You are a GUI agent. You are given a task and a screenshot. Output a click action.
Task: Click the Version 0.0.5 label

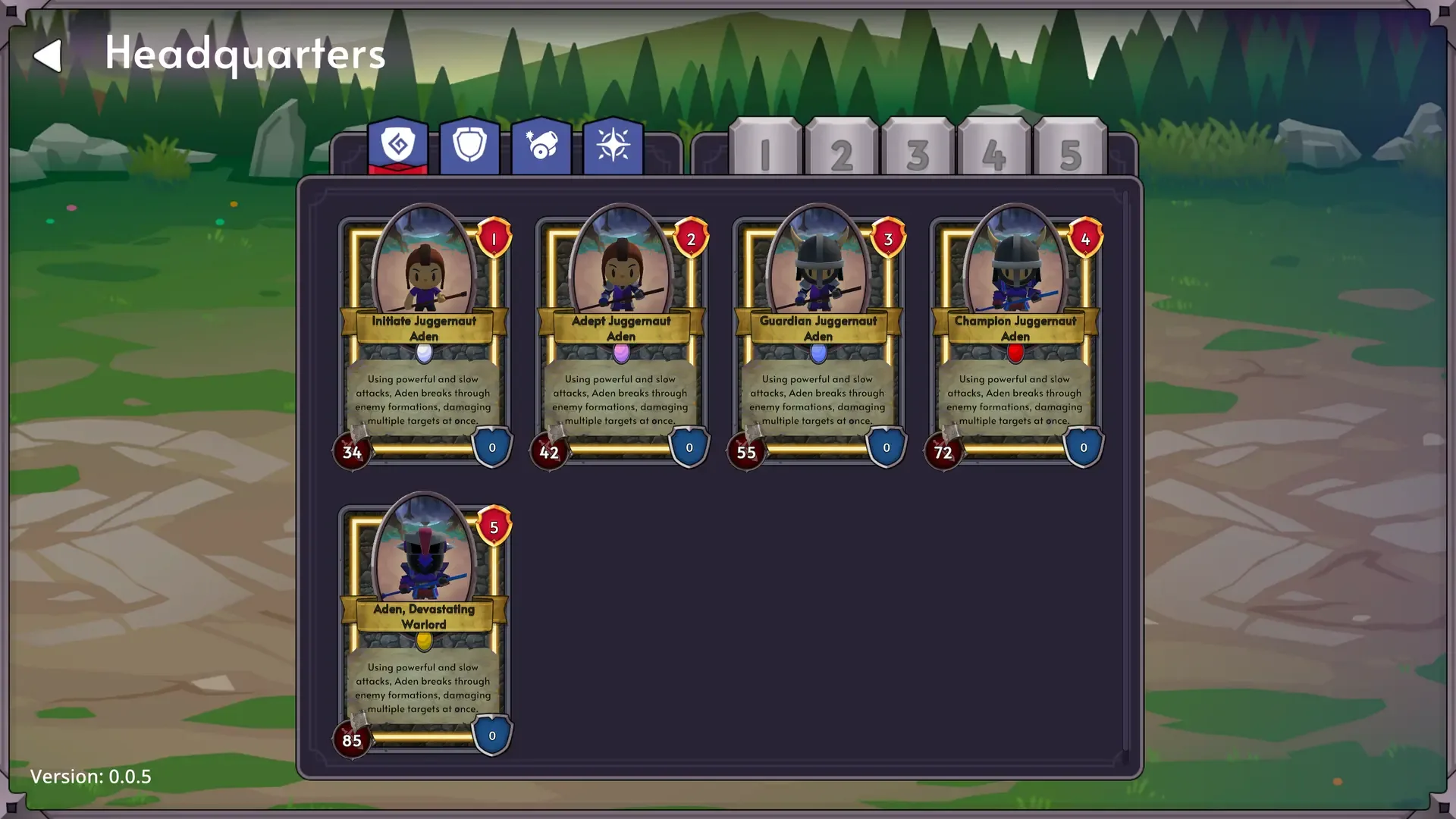pyautogui.click(x=92, y=777)
